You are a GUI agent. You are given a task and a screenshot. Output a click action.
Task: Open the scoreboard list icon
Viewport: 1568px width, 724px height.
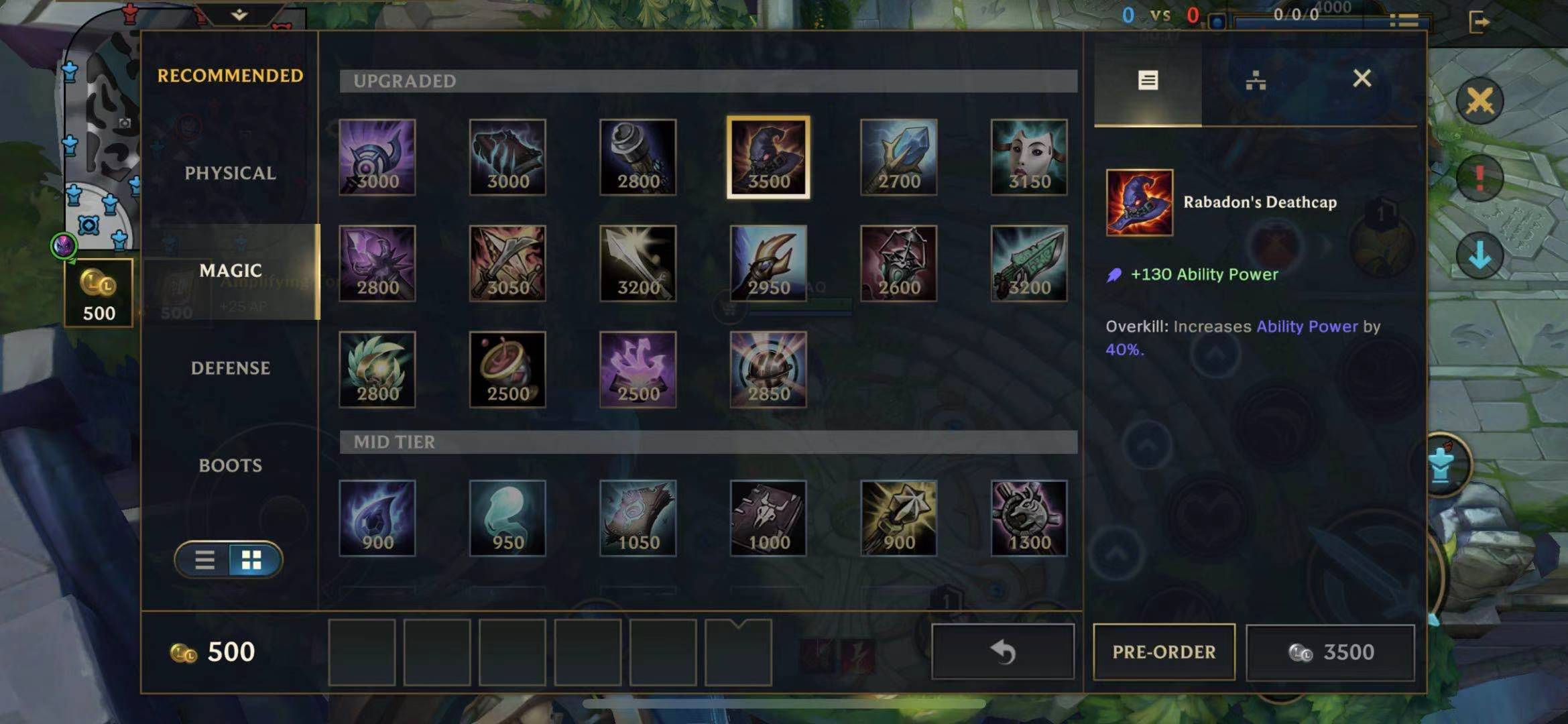1403,21
